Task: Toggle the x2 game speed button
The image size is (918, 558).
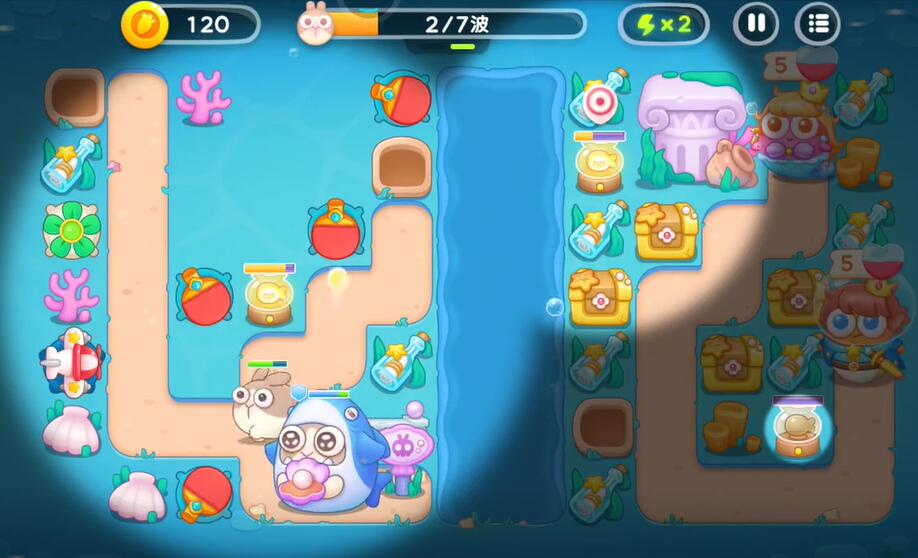Action: pos(664,24)
